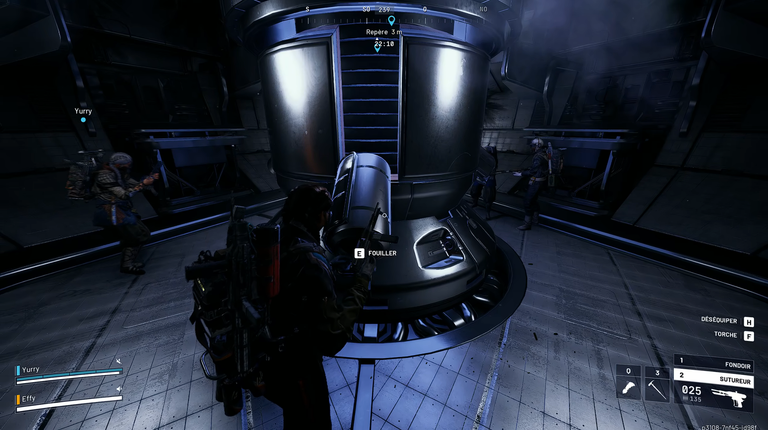The image size is (768, 430).
Task: Select the consumable slot showing count 0
Action: 628,385
